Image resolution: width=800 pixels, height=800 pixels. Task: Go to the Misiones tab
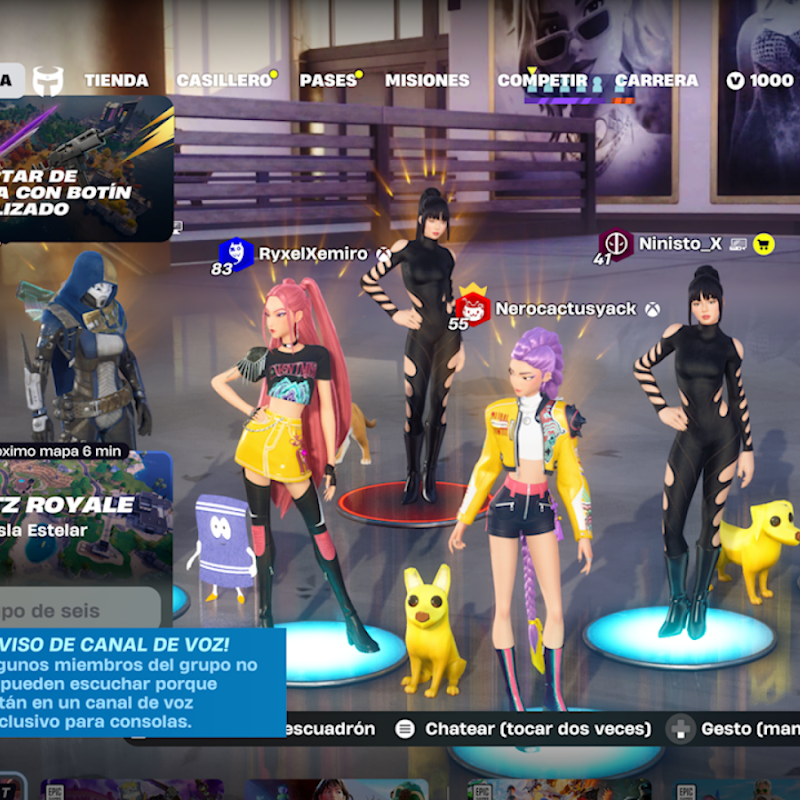(x=427, y=80)
